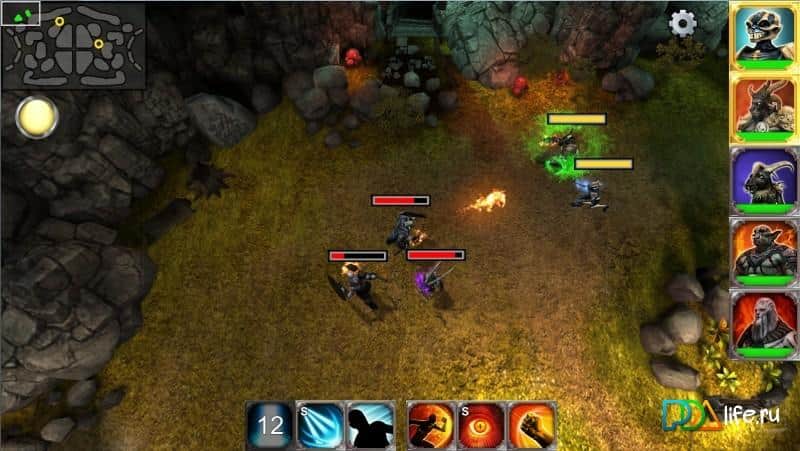Choose the hero portrait with purple background
800x451 pixels.
coord(763,180)
